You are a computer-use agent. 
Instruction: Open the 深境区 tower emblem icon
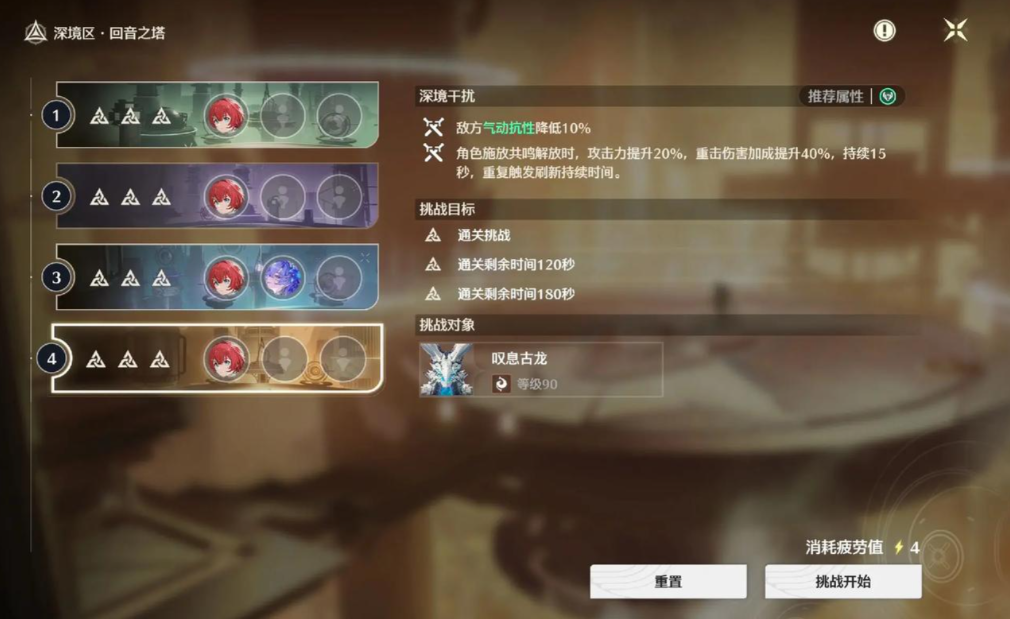[x=35, y=33]
